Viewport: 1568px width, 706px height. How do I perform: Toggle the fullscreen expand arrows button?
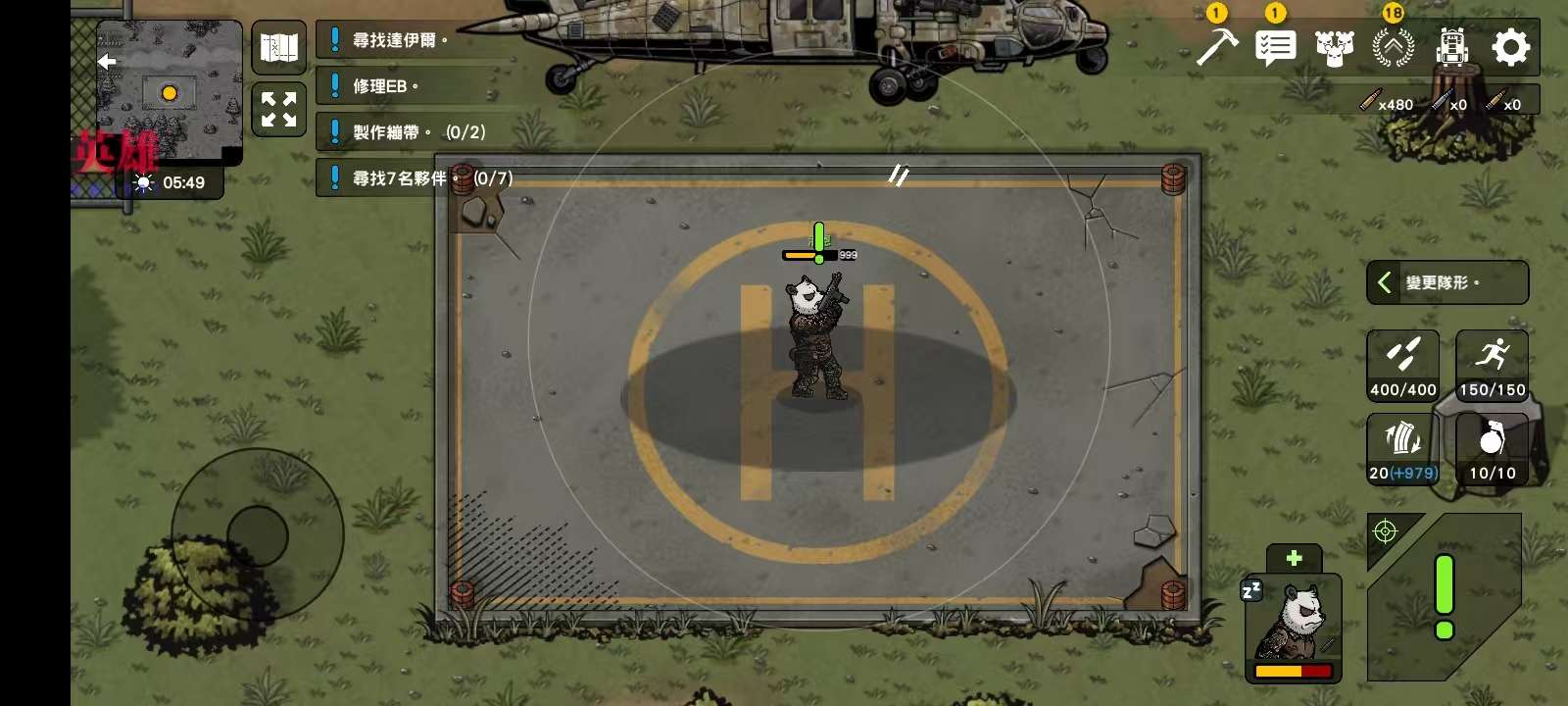point(279,109)
